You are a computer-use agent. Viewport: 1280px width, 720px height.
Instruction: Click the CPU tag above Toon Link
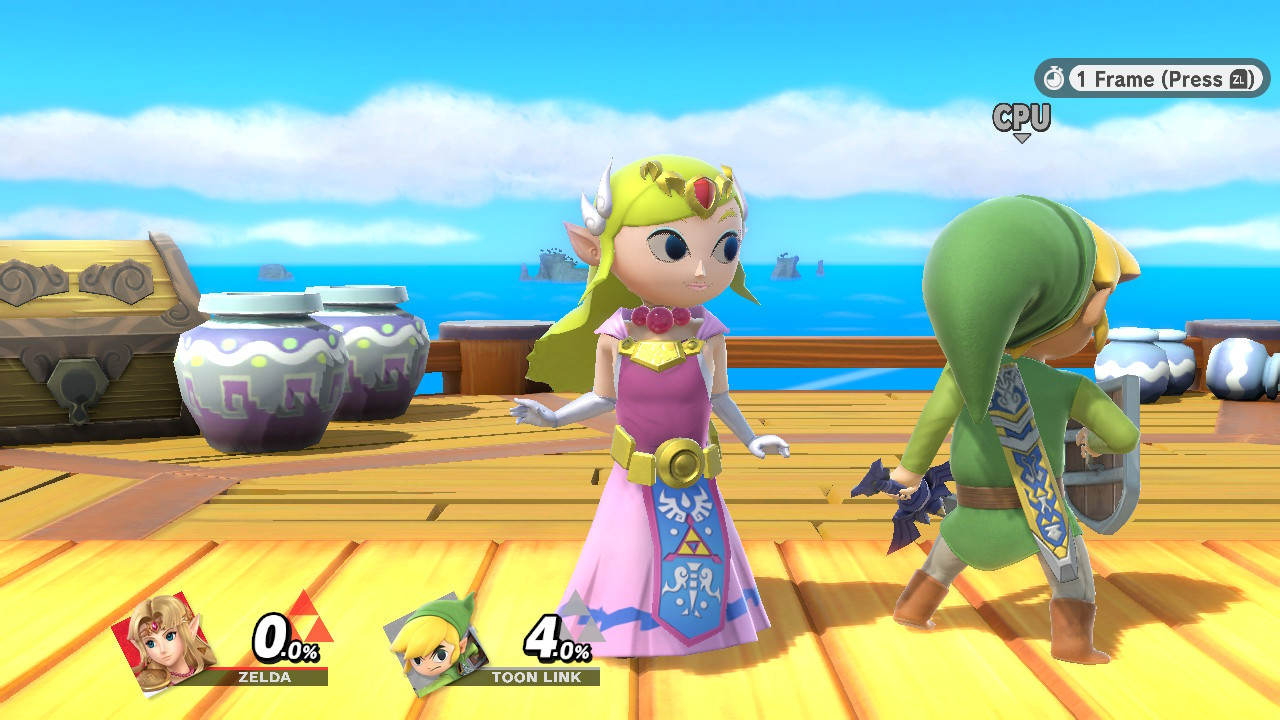point(1020,118)
